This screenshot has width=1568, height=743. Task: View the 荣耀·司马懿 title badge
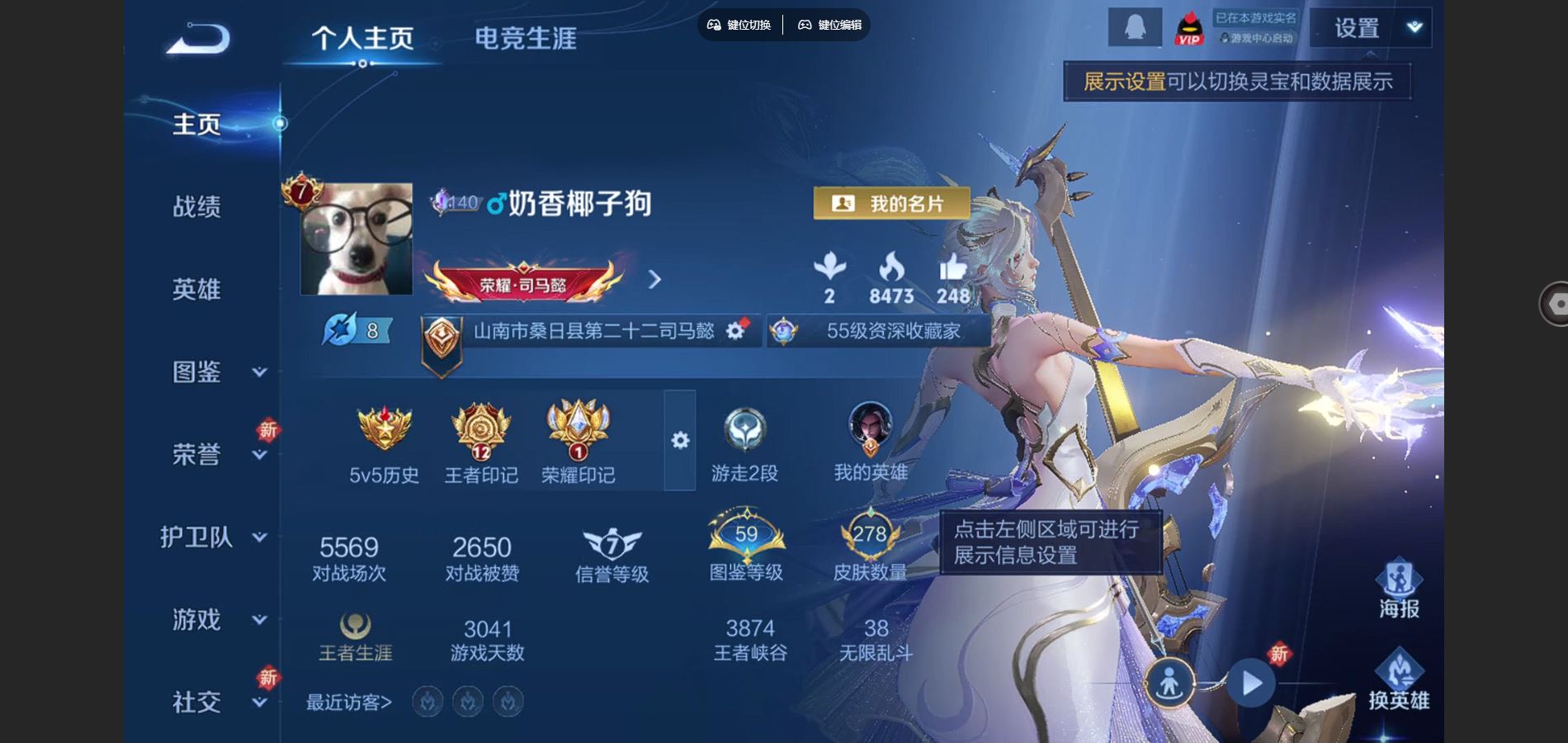(523, 283)
